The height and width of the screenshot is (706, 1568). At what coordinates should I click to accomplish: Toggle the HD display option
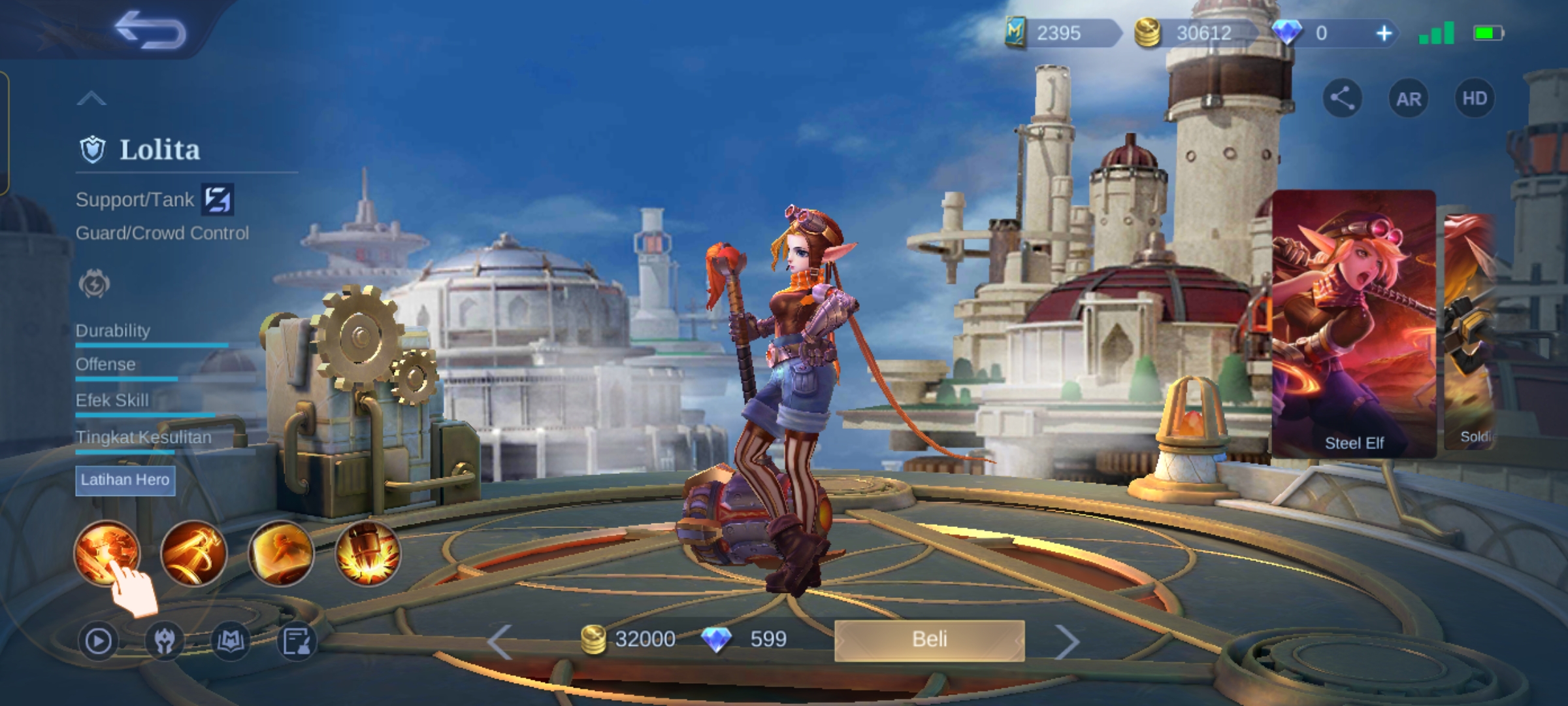[1474, 99]
